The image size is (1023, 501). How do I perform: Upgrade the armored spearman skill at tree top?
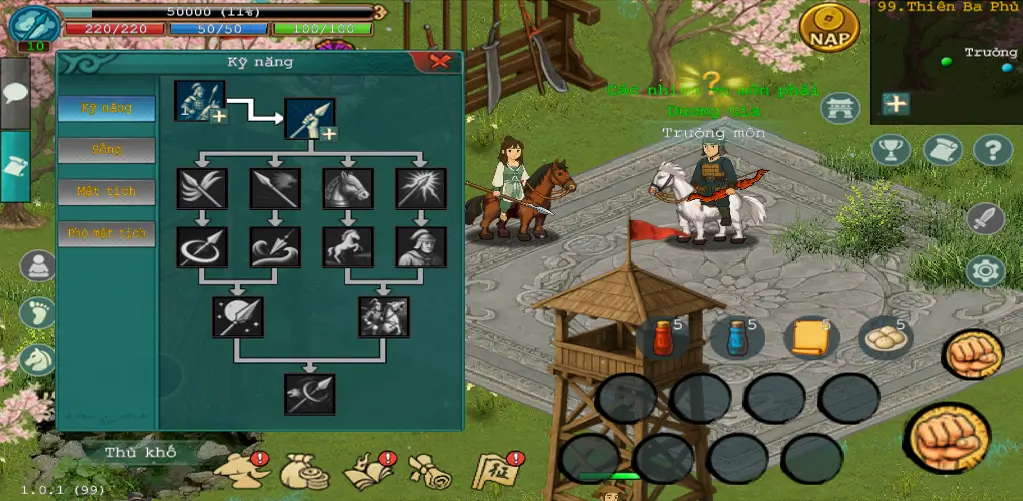tap(200, 102)
